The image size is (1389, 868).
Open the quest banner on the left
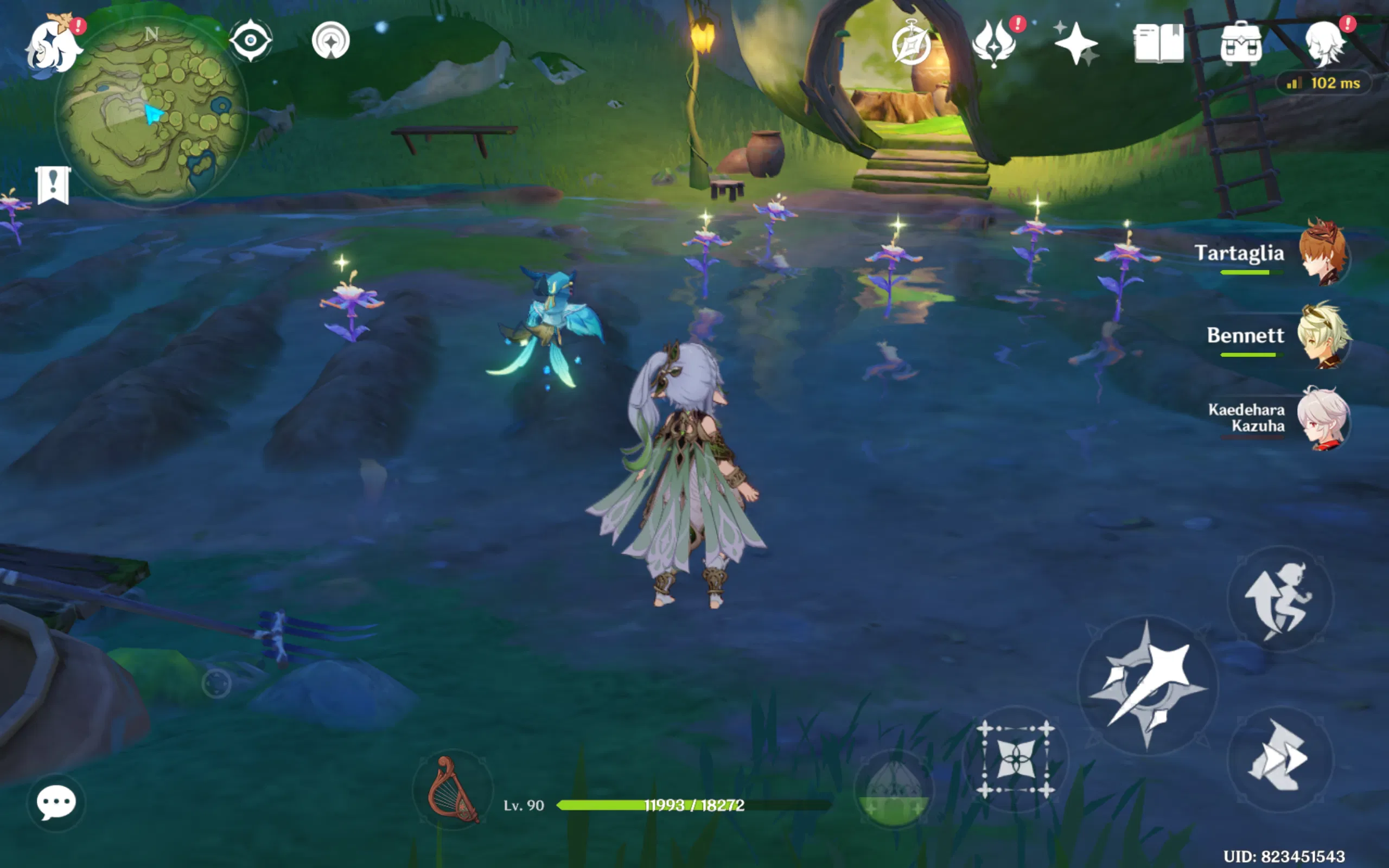(52, 187)
